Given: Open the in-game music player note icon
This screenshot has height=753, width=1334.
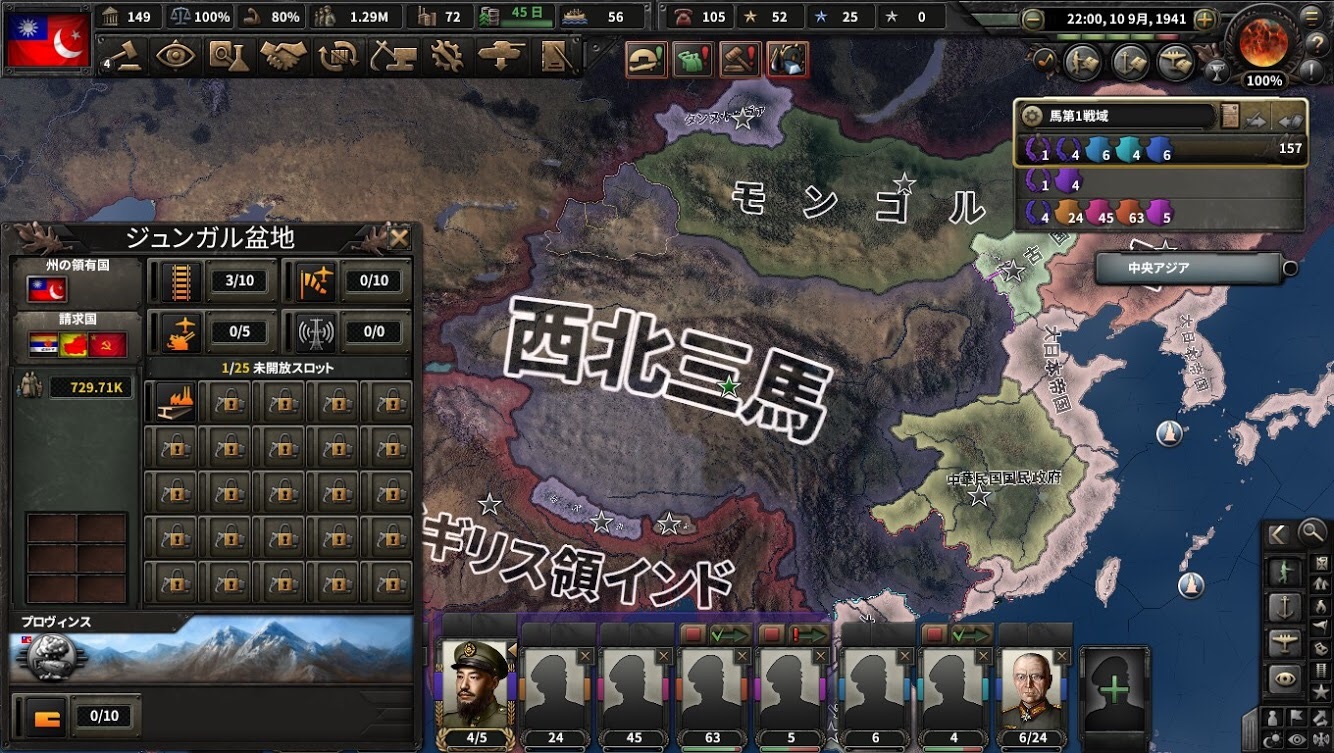Looking at the screenshot, I should click(1045, 60).
